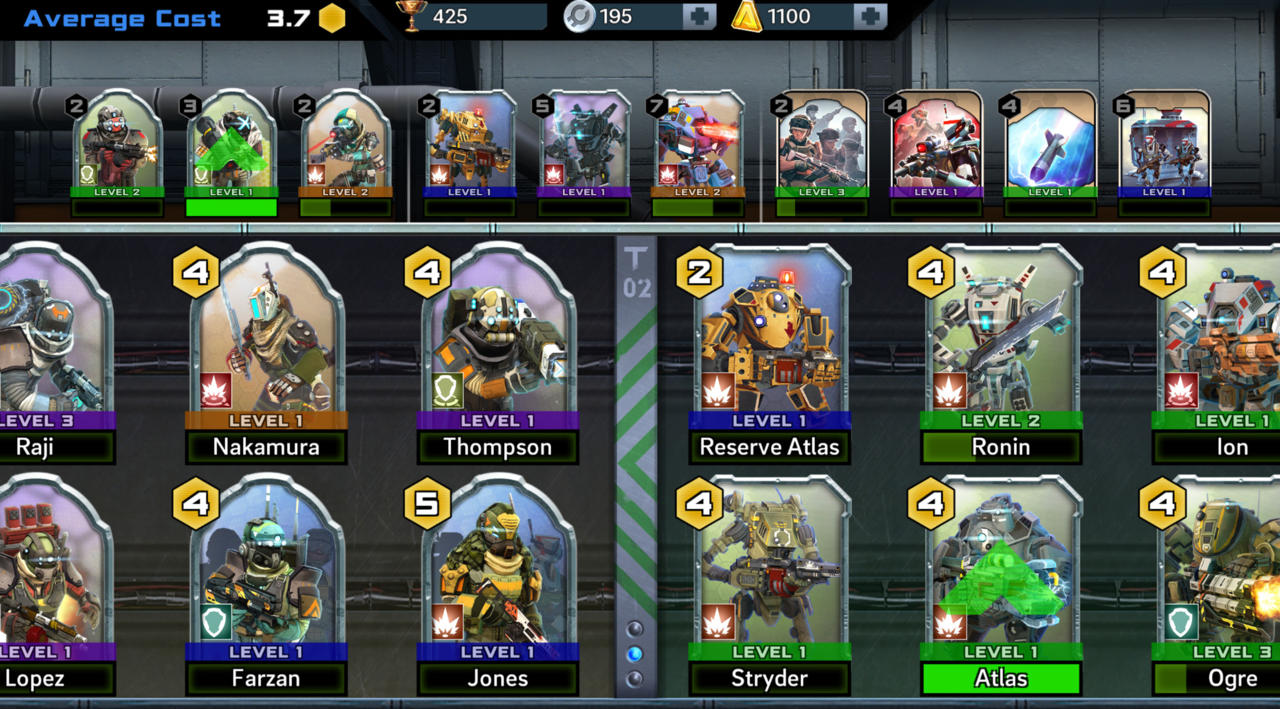Buy more gold tokens with plus button
The width and height of the screenshot is (1280, 709).
[x=870, y=17]
